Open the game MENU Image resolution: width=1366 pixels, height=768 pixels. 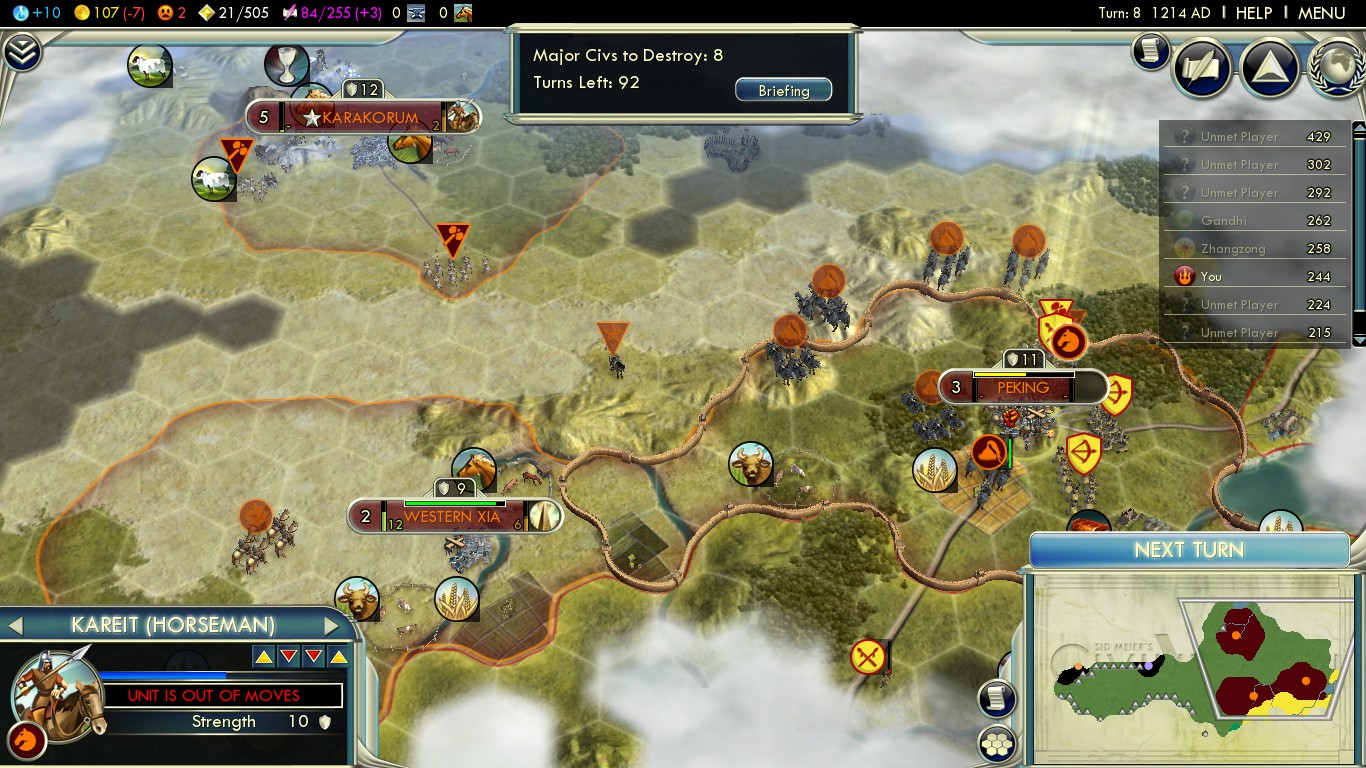tap(1321, 13)
